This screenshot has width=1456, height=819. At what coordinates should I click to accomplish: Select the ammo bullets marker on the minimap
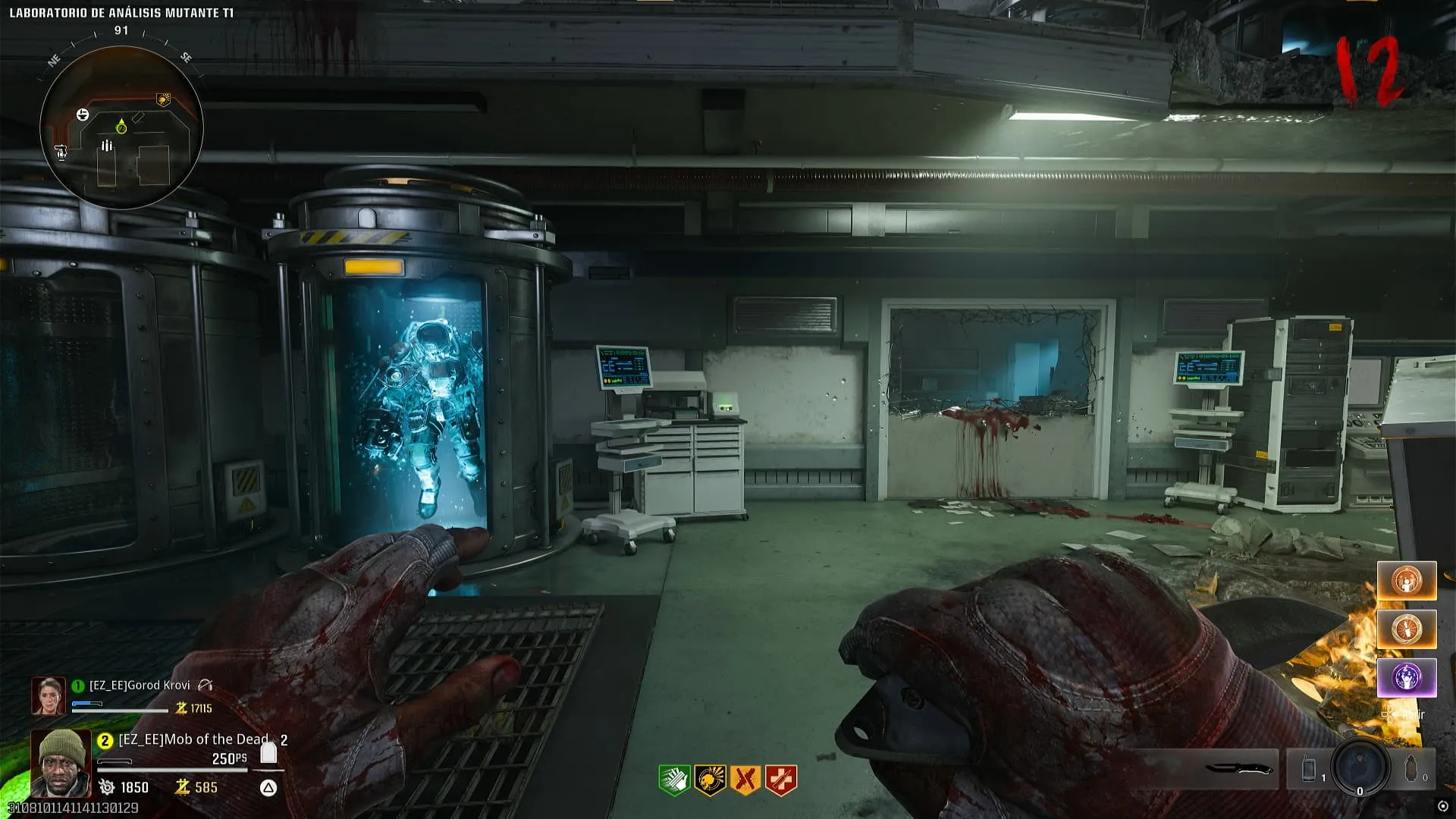coord(107,145)
